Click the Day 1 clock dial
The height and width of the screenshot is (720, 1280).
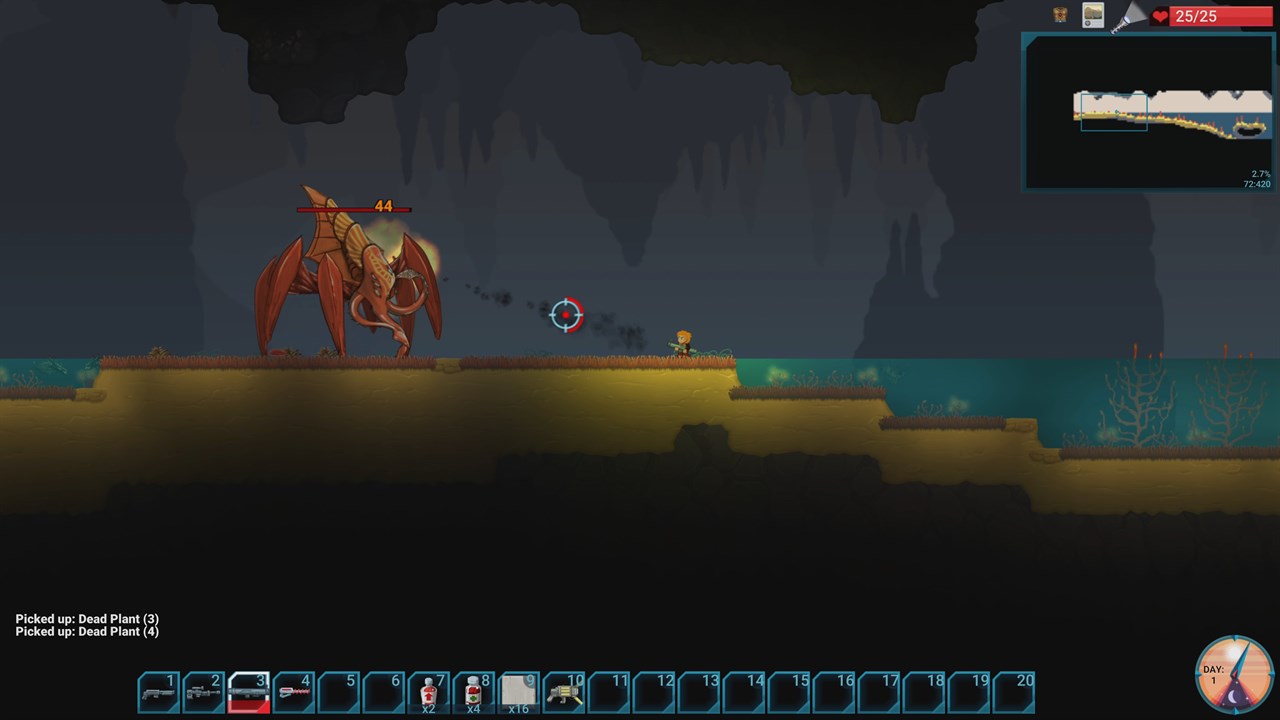pyautogui.click(x=1235, y=674)
